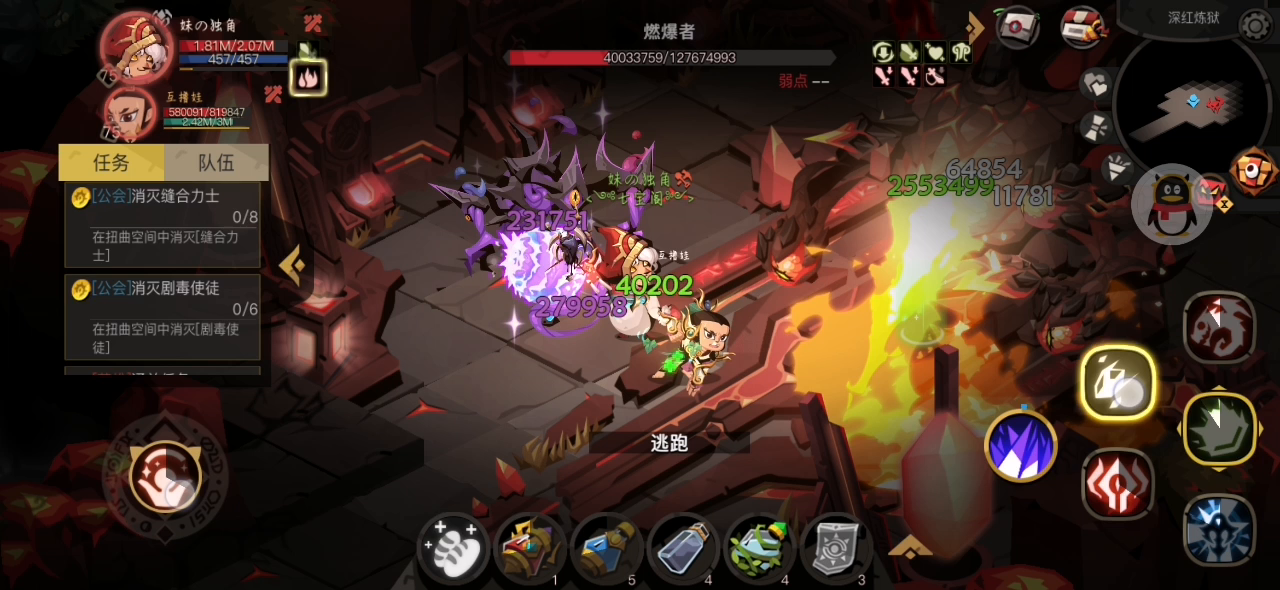Cast the purple crystal spikes skill
The image size is (1280, 590).
[1021, 446]
